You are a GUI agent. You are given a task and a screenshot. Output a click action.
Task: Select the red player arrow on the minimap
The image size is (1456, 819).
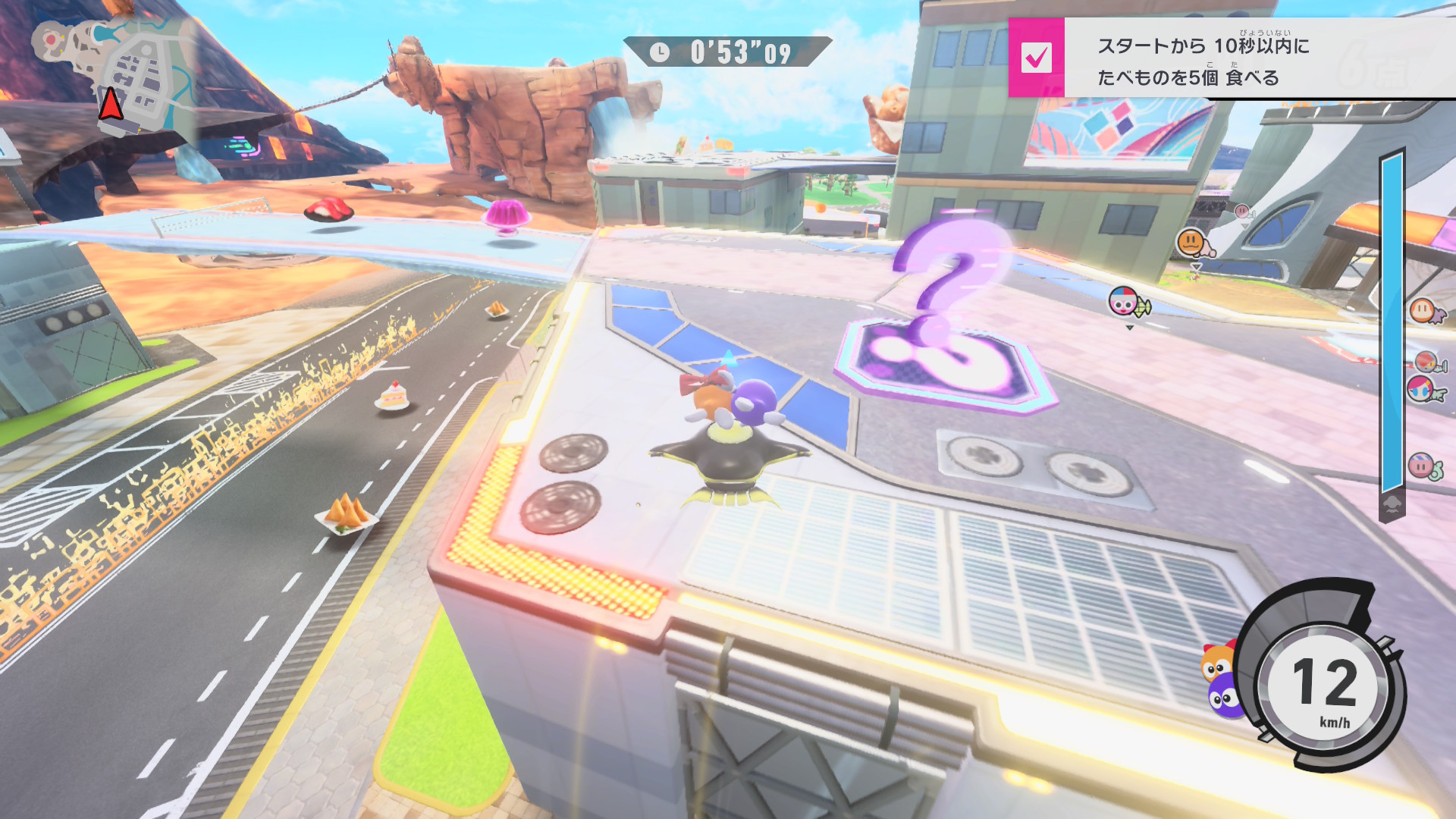(111, 105)
